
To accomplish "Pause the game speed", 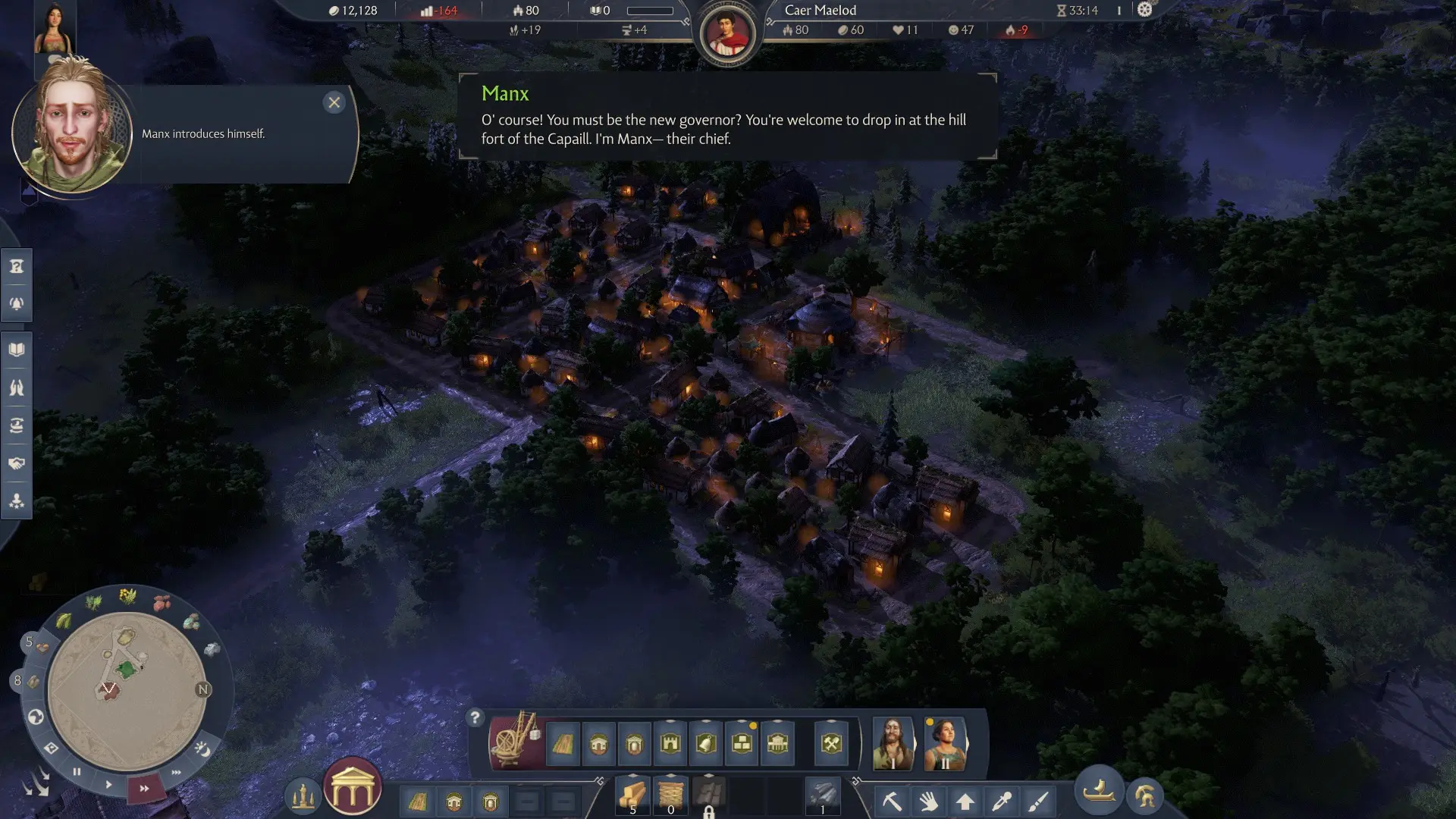I will click(77, 771).
